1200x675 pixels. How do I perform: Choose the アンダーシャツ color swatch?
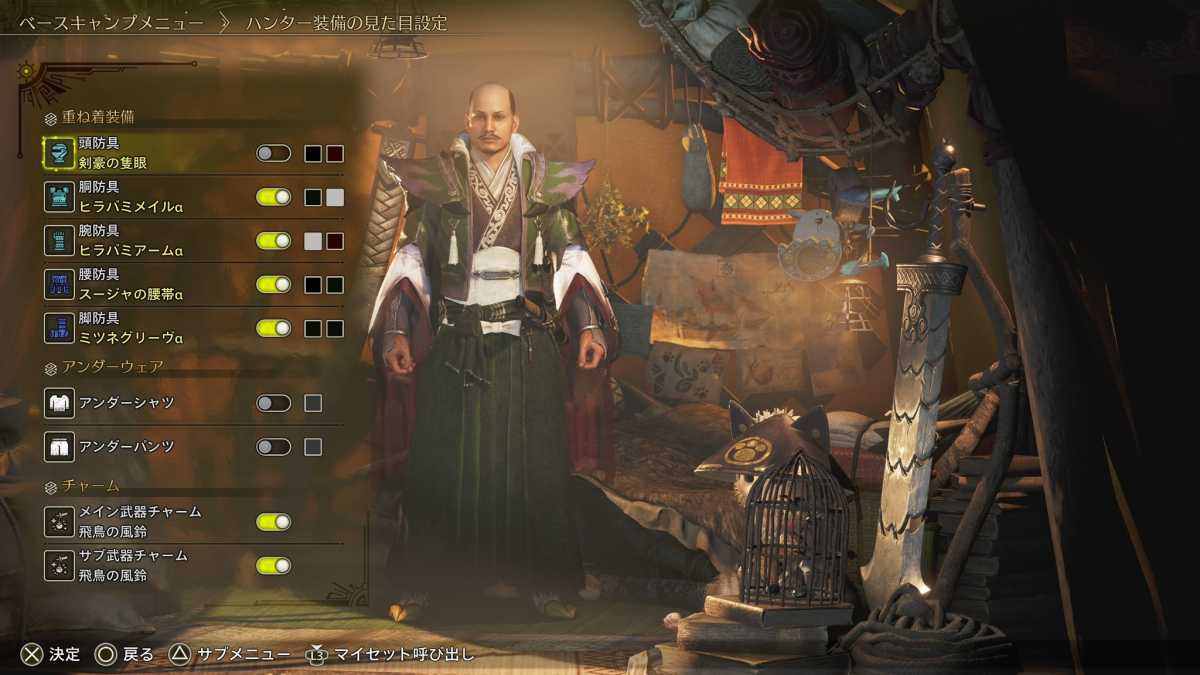point(313,403)
